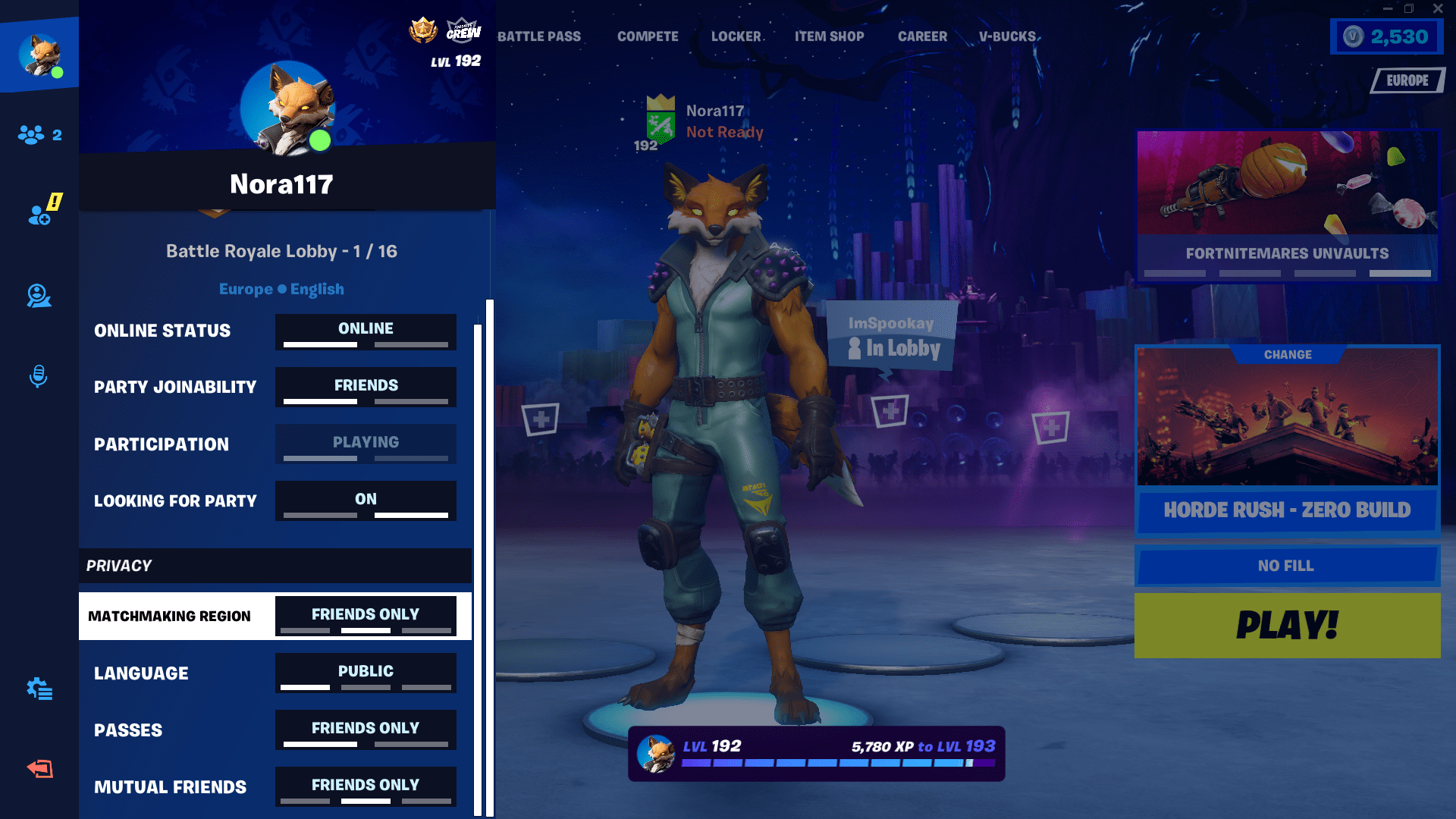This screenshot has height=819, width=1456.
Task: Toggle Online Status from ONLINE
Action: pyautogui.click(x=365, y=331)
